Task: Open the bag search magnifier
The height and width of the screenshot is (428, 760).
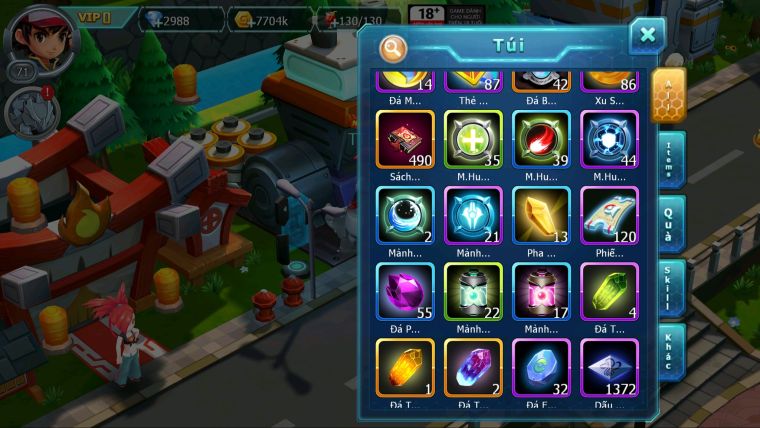Action: 393,47
